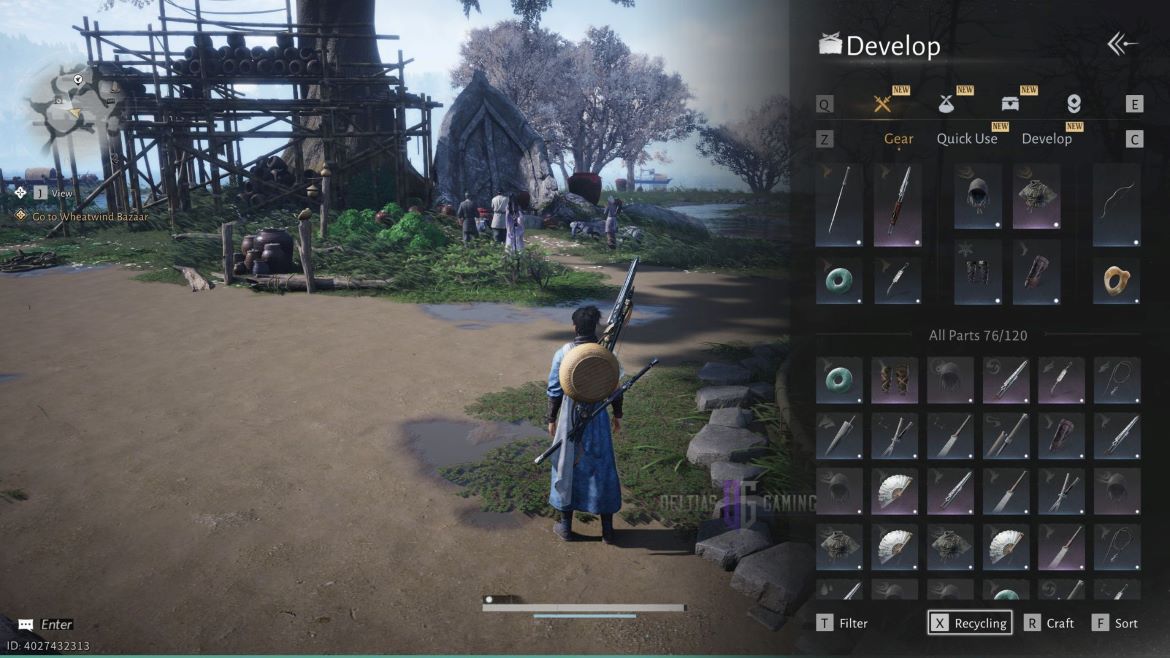Screen dimensions: 1170x658
Task: Activate the Recycling button
Action: pyautogui.click(x=969, y=623)
